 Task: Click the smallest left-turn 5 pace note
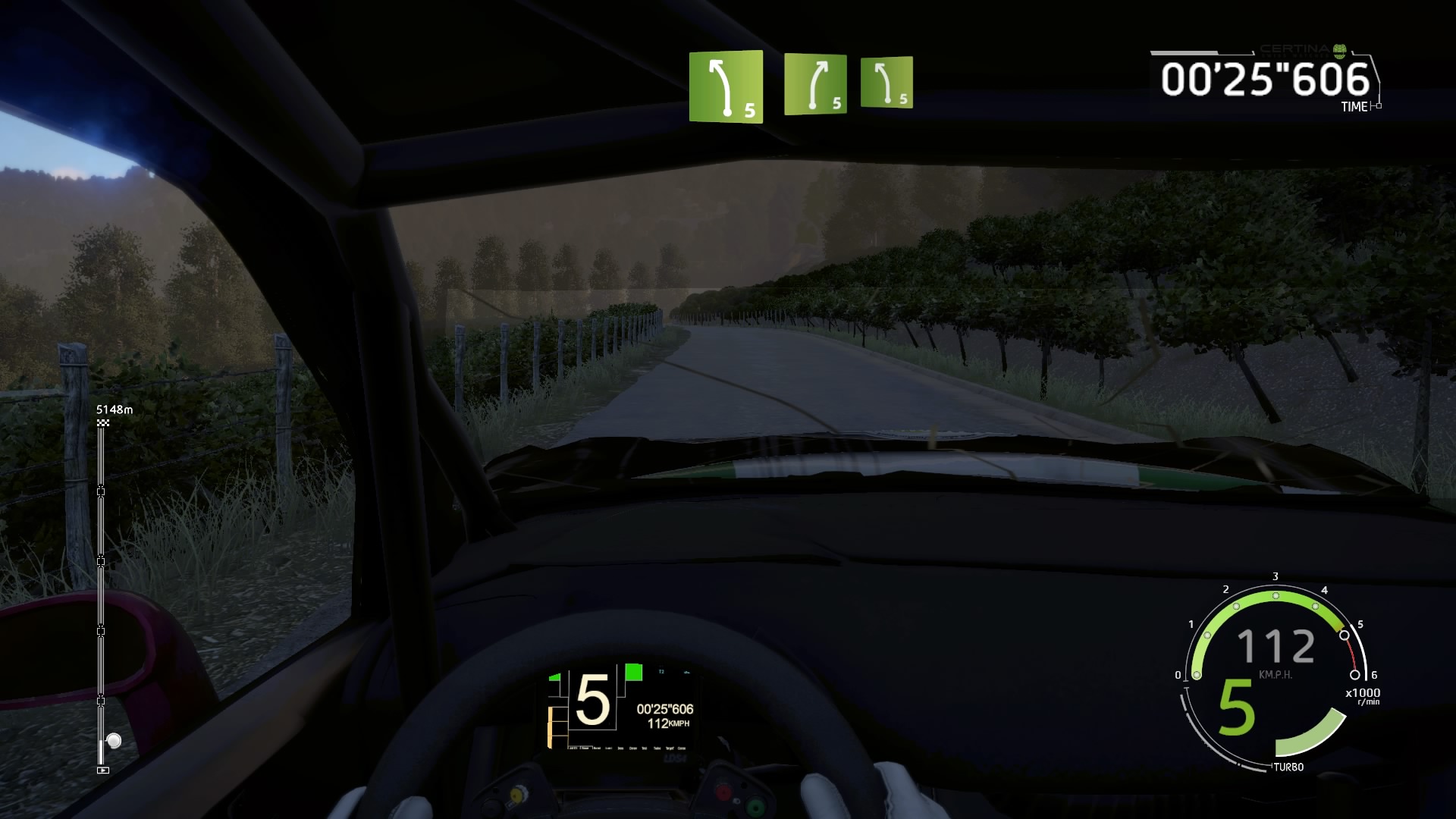886,83
